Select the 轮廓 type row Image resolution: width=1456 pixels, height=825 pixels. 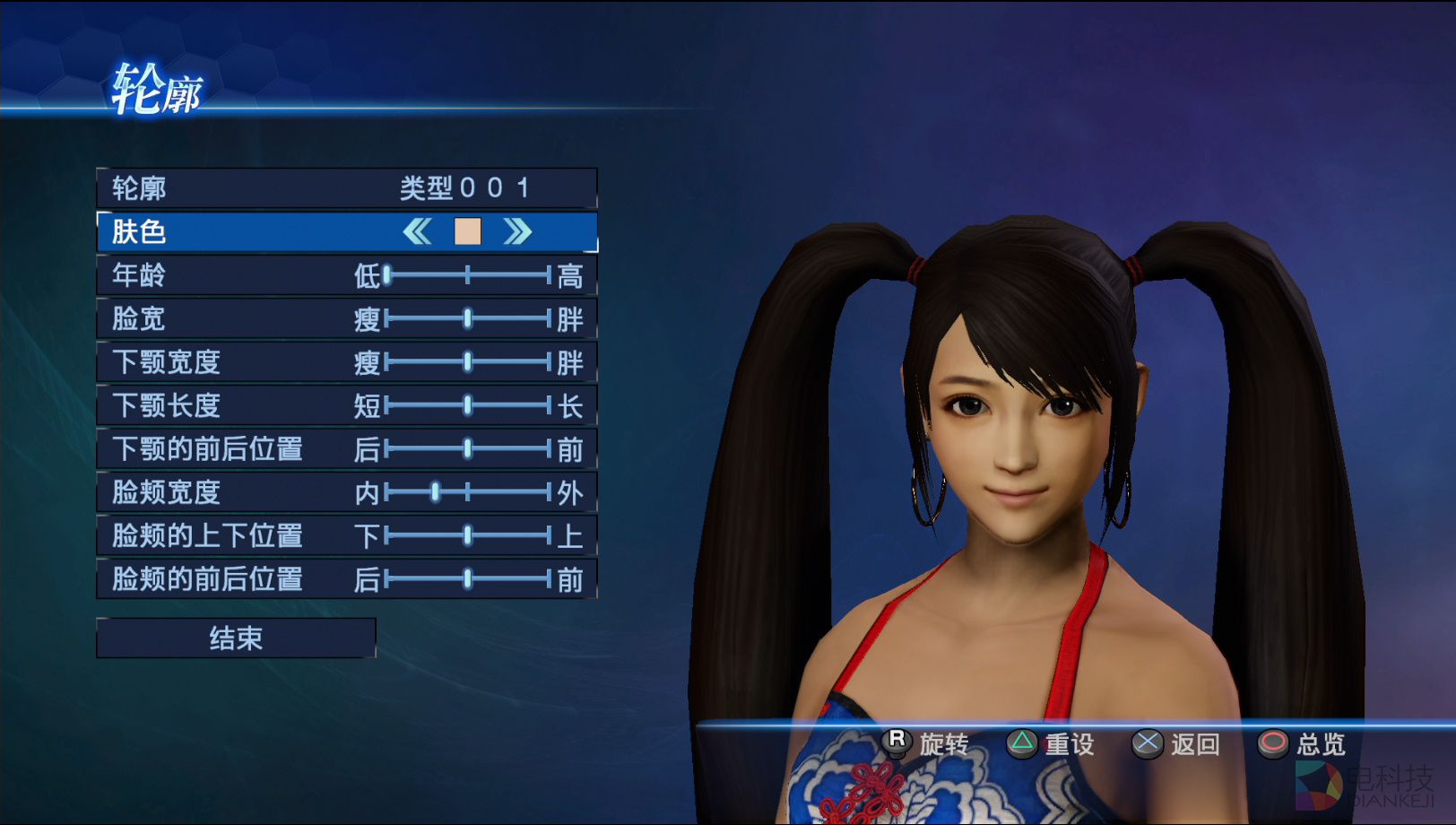tap(346, 188)
